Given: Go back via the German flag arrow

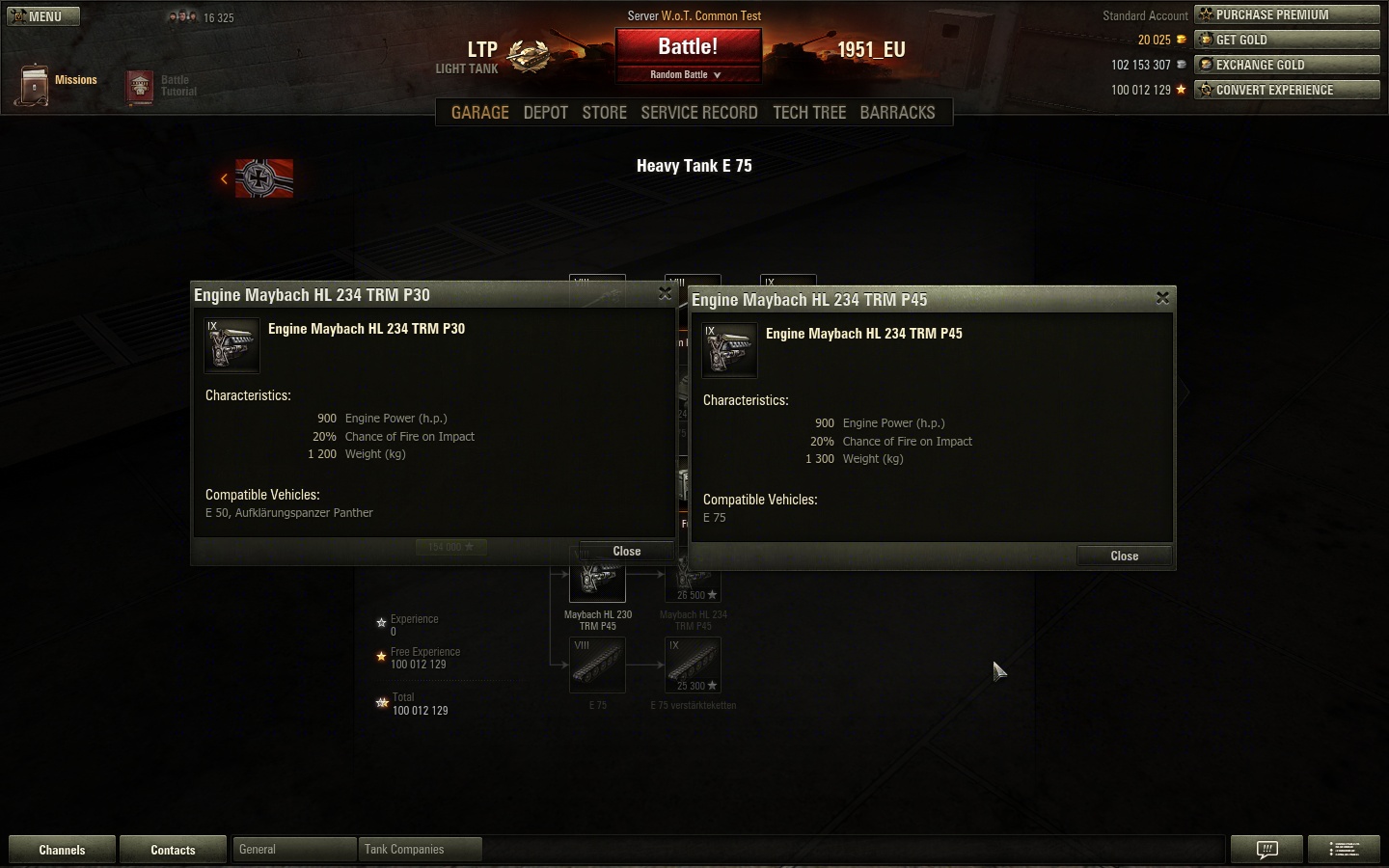Looking at the screenshot, I should [x=225, y=178].
